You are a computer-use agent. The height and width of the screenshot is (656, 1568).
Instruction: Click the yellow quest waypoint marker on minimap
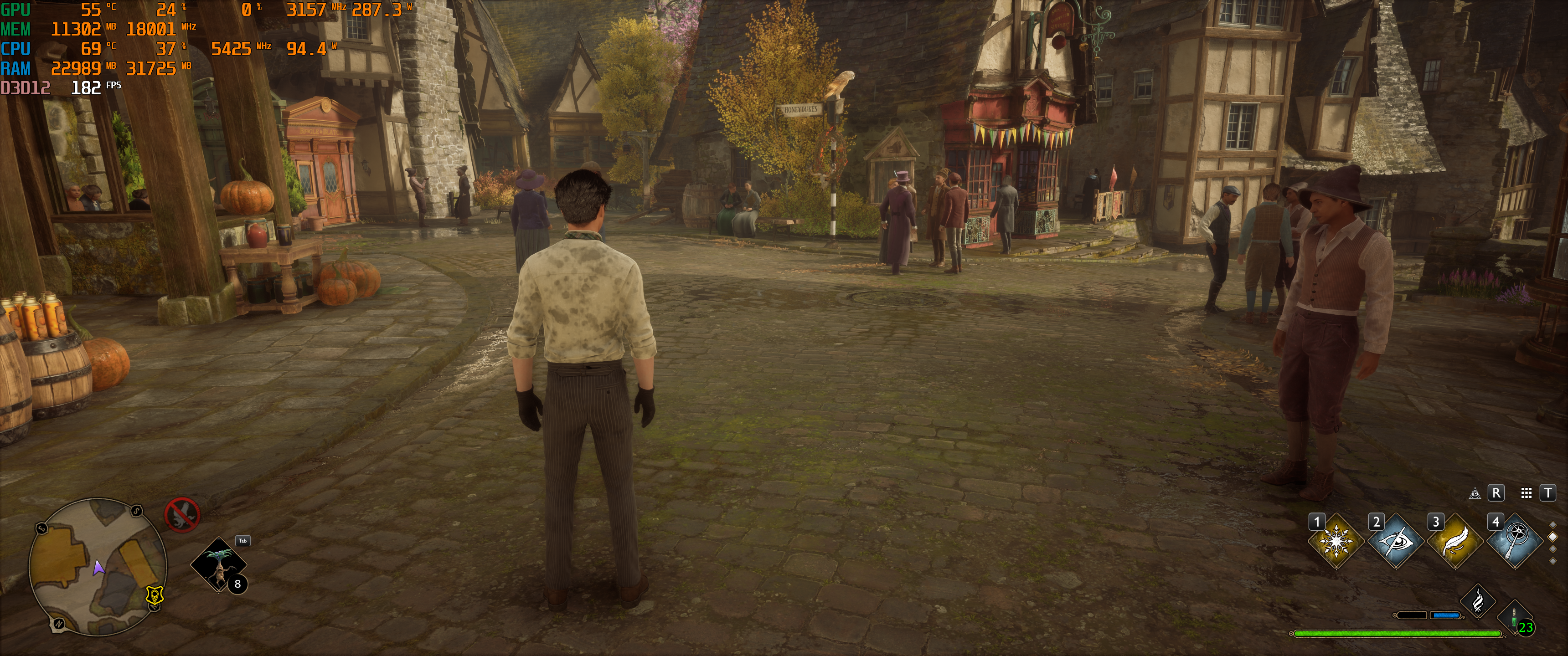[x=155, y=594]
